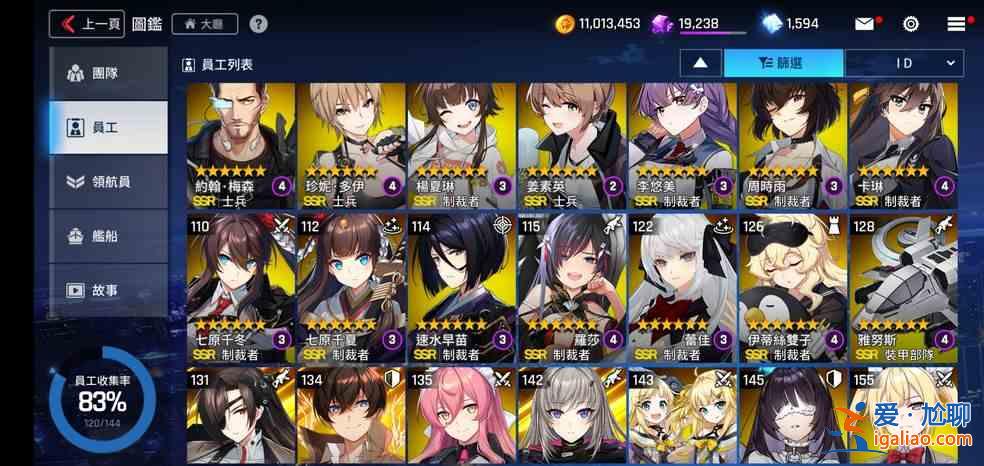Open the 故事 story tab
The width and height of the screenshot is (984, 466).
(x=108, y=290)
